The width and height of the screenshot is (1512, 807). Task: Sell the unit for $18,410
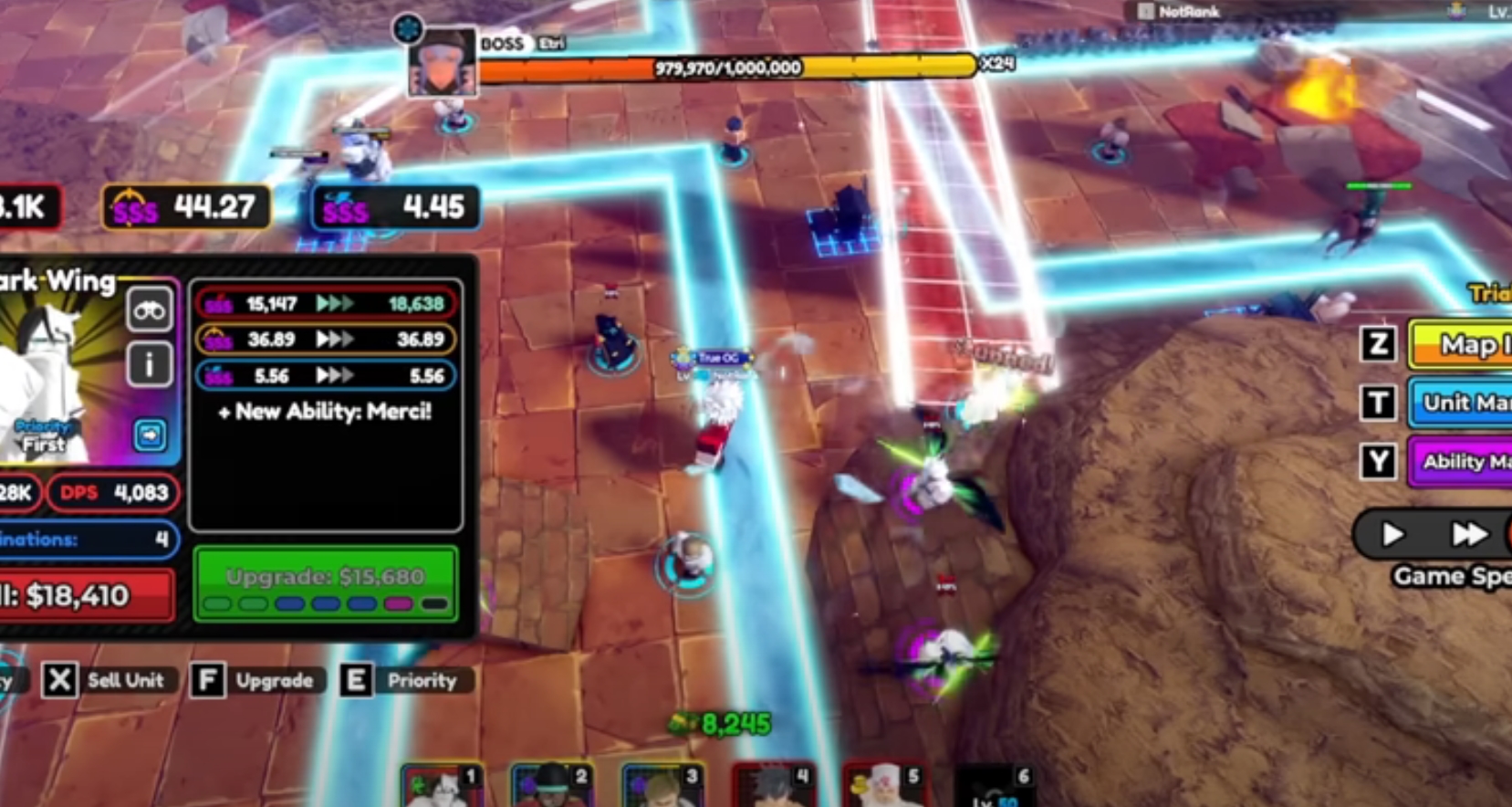click(87, 596)
